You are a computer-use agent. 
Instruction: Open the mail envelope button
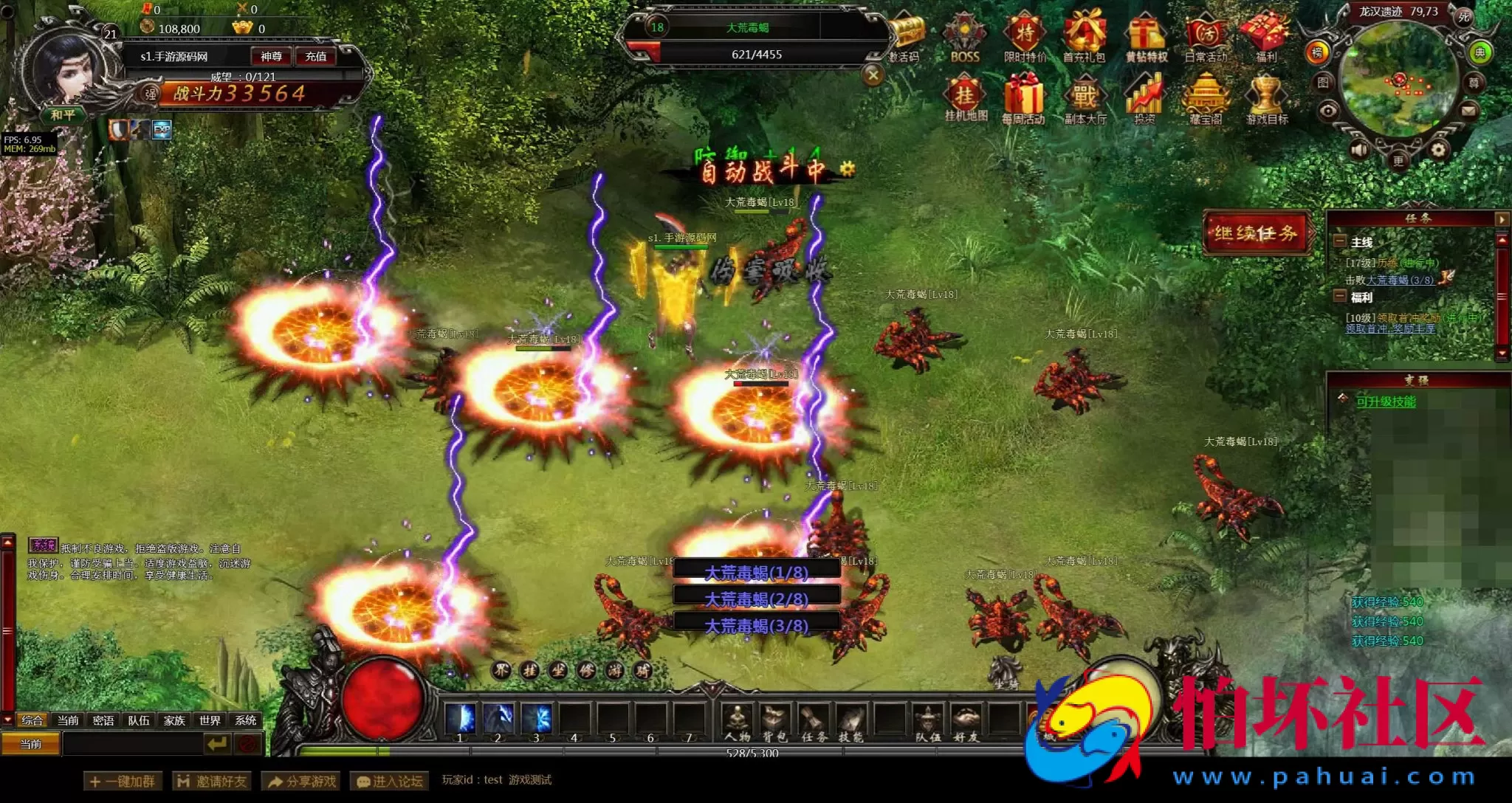coord(1468,111)
